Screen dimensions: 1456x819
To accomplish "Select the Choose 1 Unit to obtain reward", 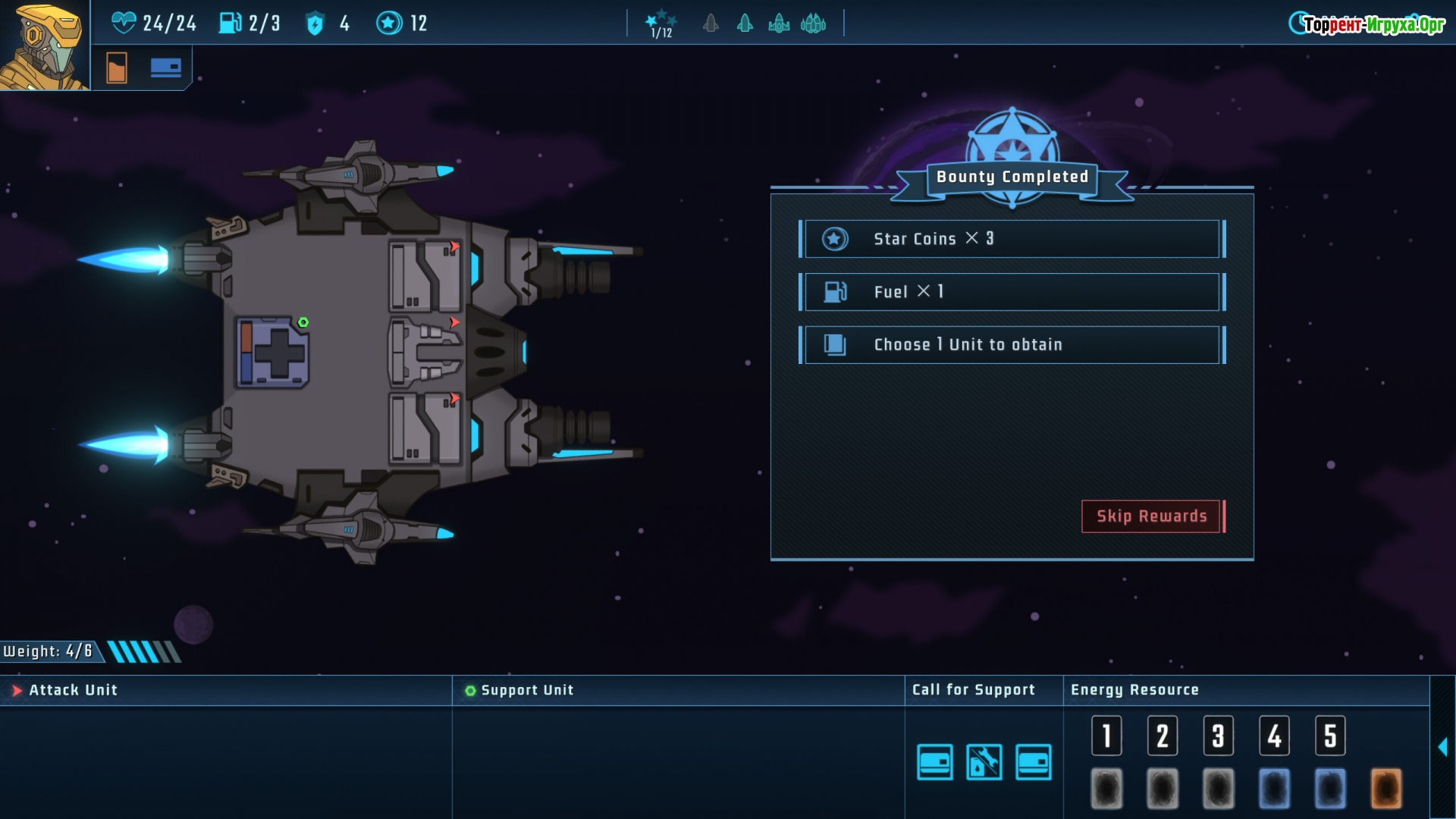I will click(x=1012, y=345).
